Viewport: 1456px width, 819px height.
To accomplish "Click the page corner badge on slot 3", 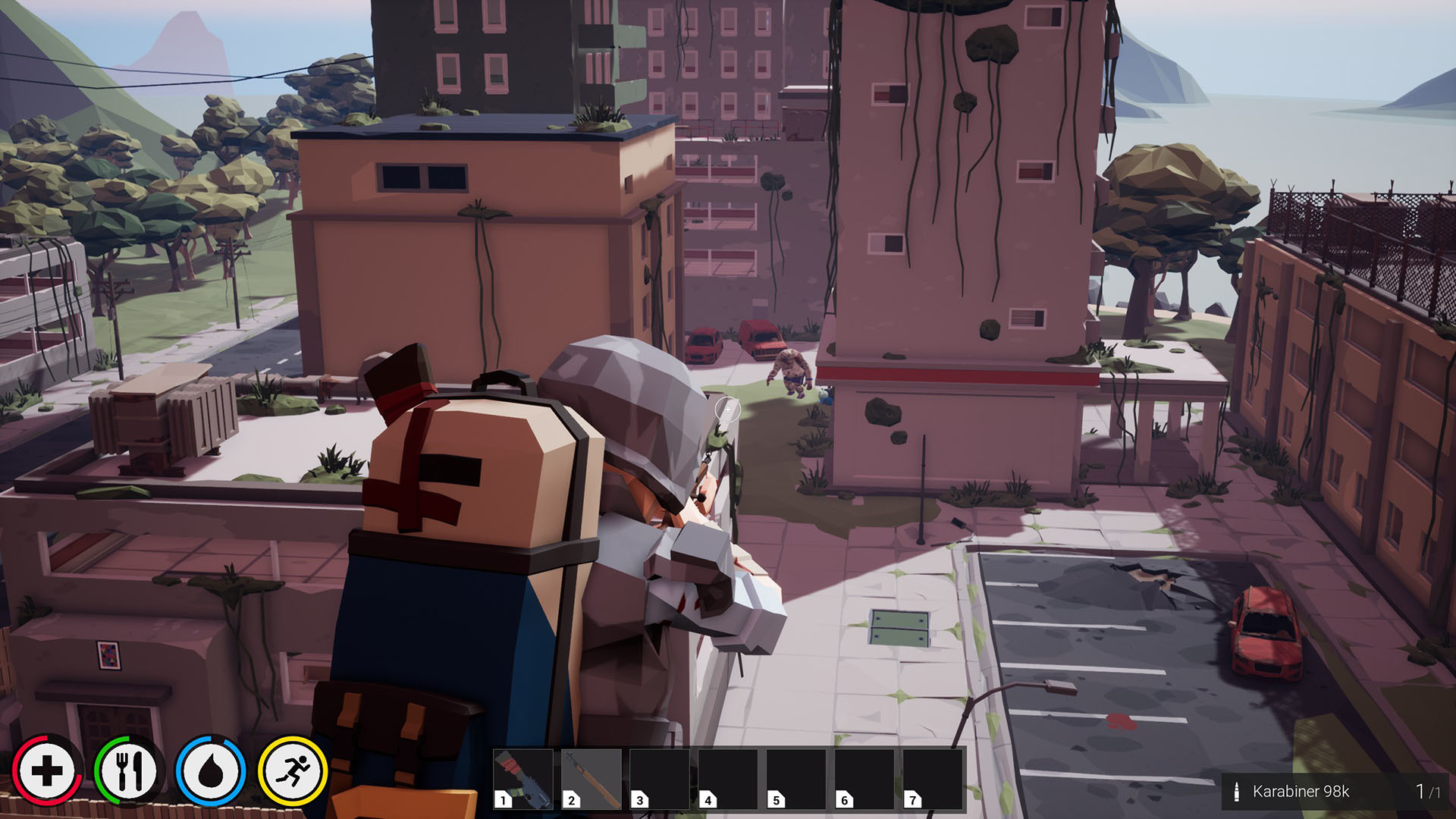I will 640,799.
